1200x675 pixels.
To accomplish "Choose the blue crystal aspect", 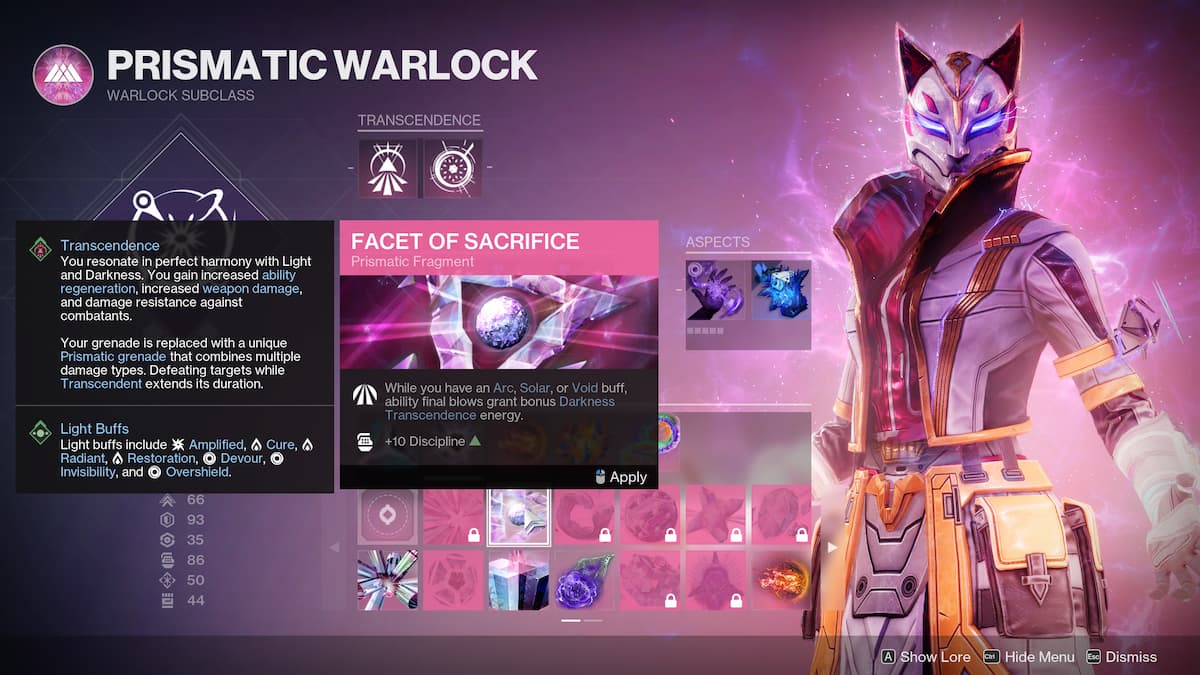I will click(x=780, y=290).
